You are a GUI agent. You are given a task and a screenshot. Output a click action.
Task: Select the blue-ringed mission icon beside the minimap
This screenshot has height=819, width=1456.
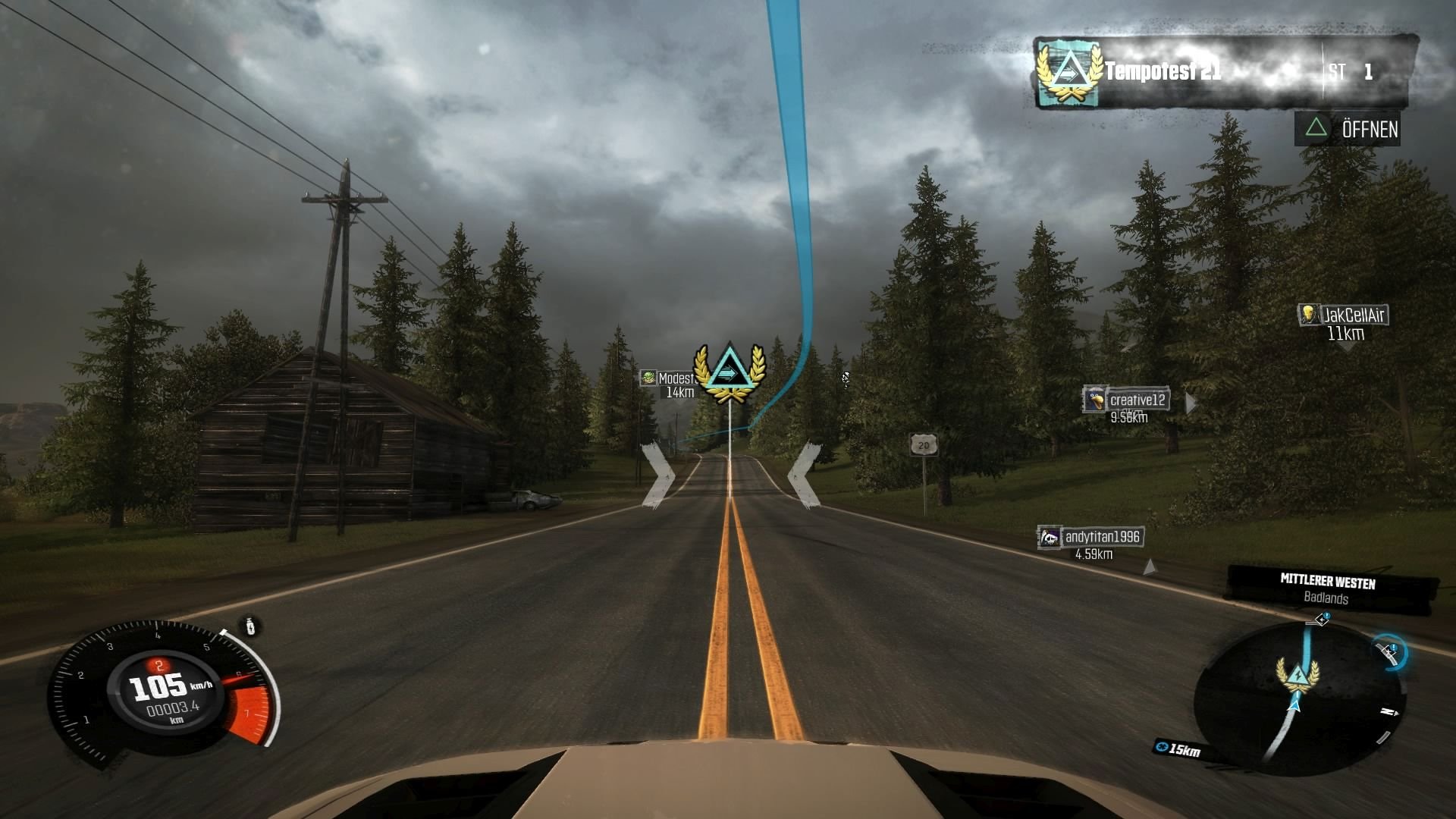click(x=1390, y=651)
